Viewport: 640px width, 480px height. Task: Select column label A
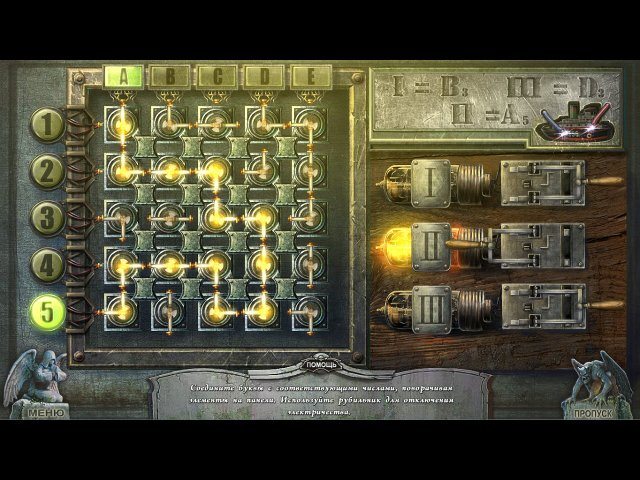pyautogui.click(x=123, y=75)
